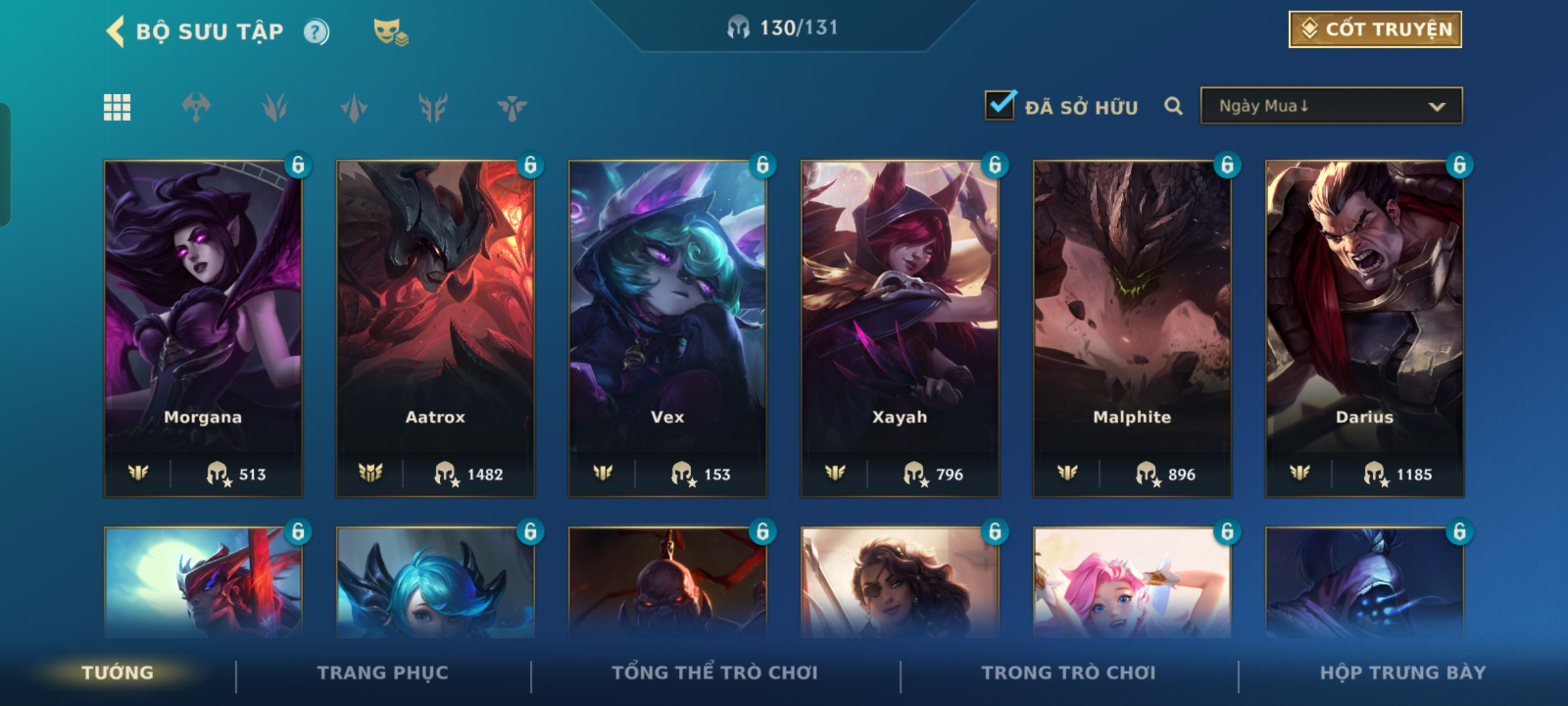Screen dimensions: 1568x706
Task: Select the Tướng tab
Action: point(118,673)
